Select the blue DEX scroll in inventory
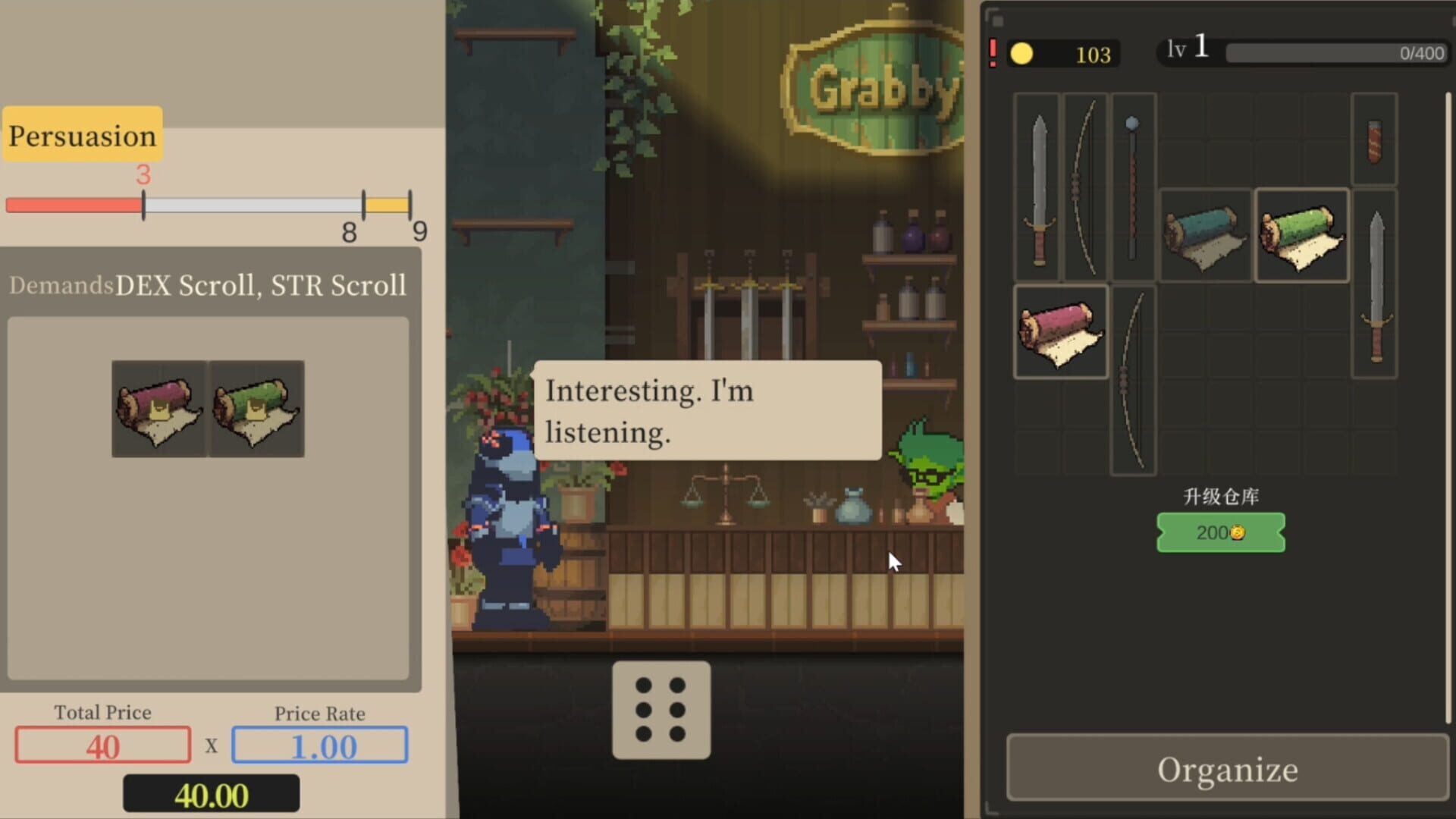The image size is (1456, 819). point(1204,237)
